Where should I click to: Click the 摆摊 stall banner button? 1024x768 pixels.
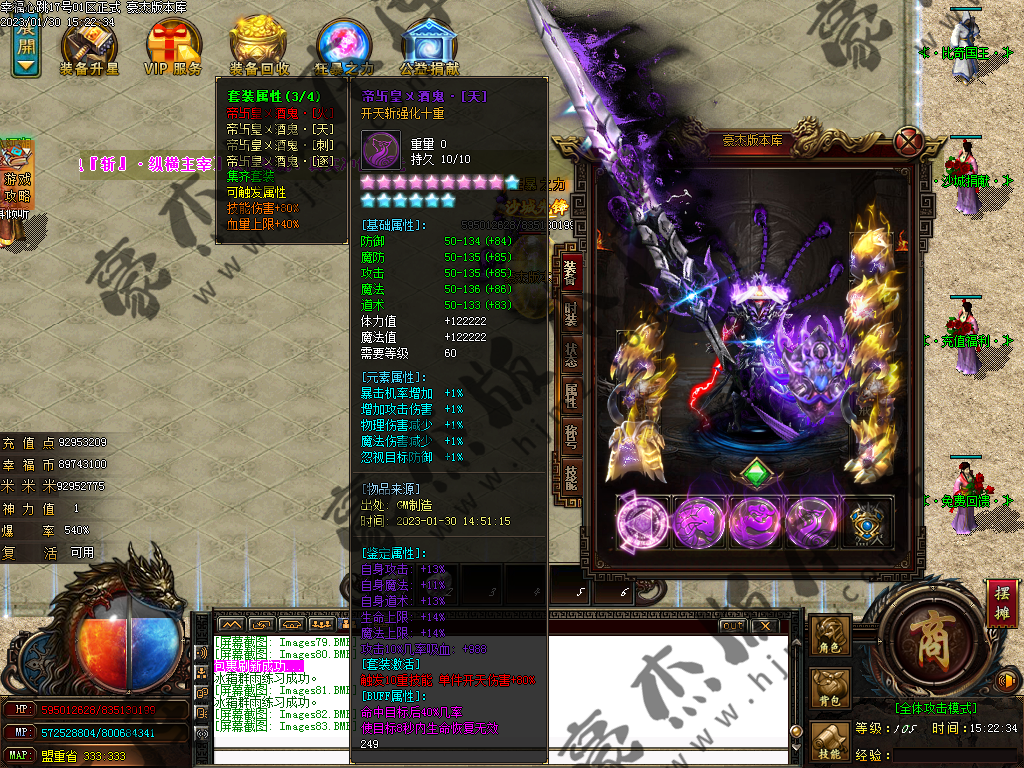tap(1001, 603)
